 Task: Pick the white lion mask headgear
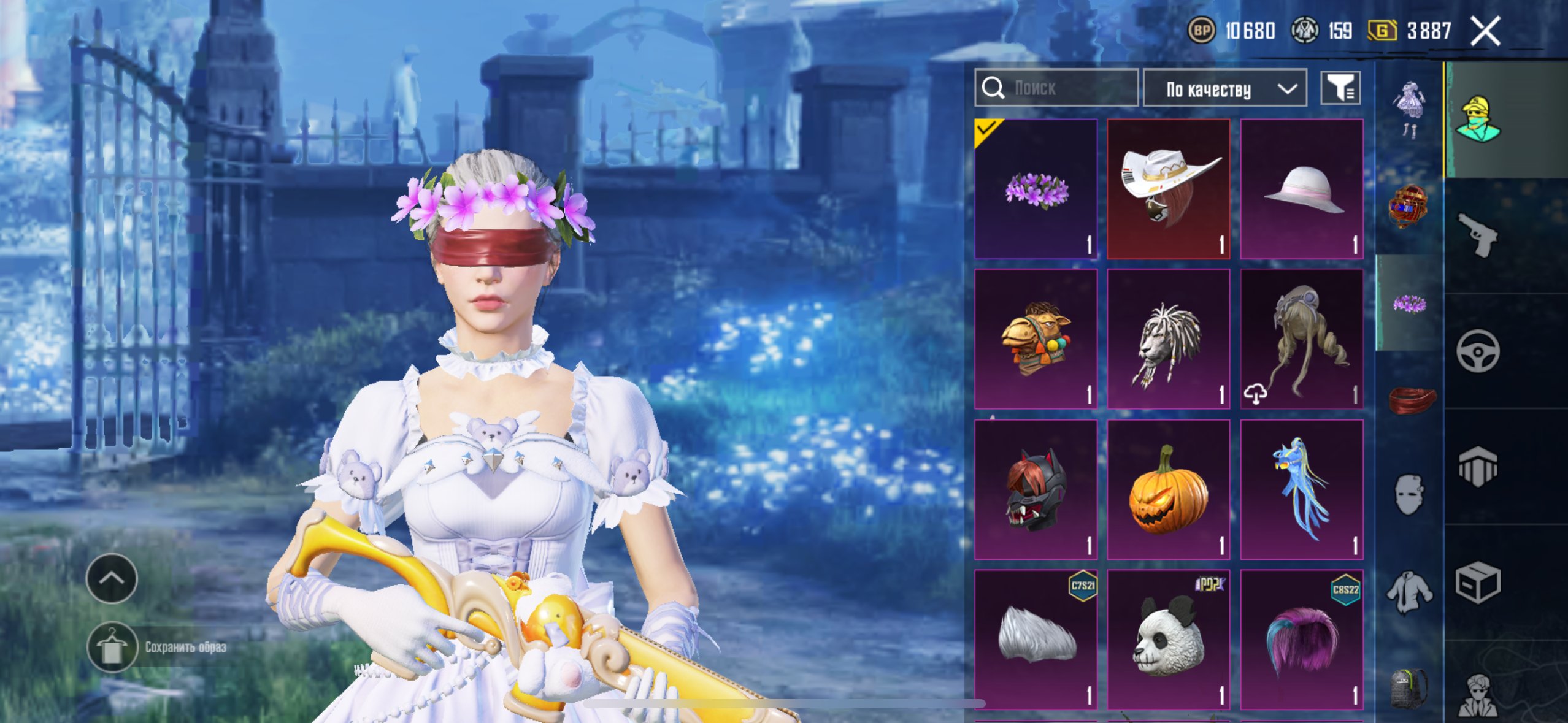(1168, 339)
